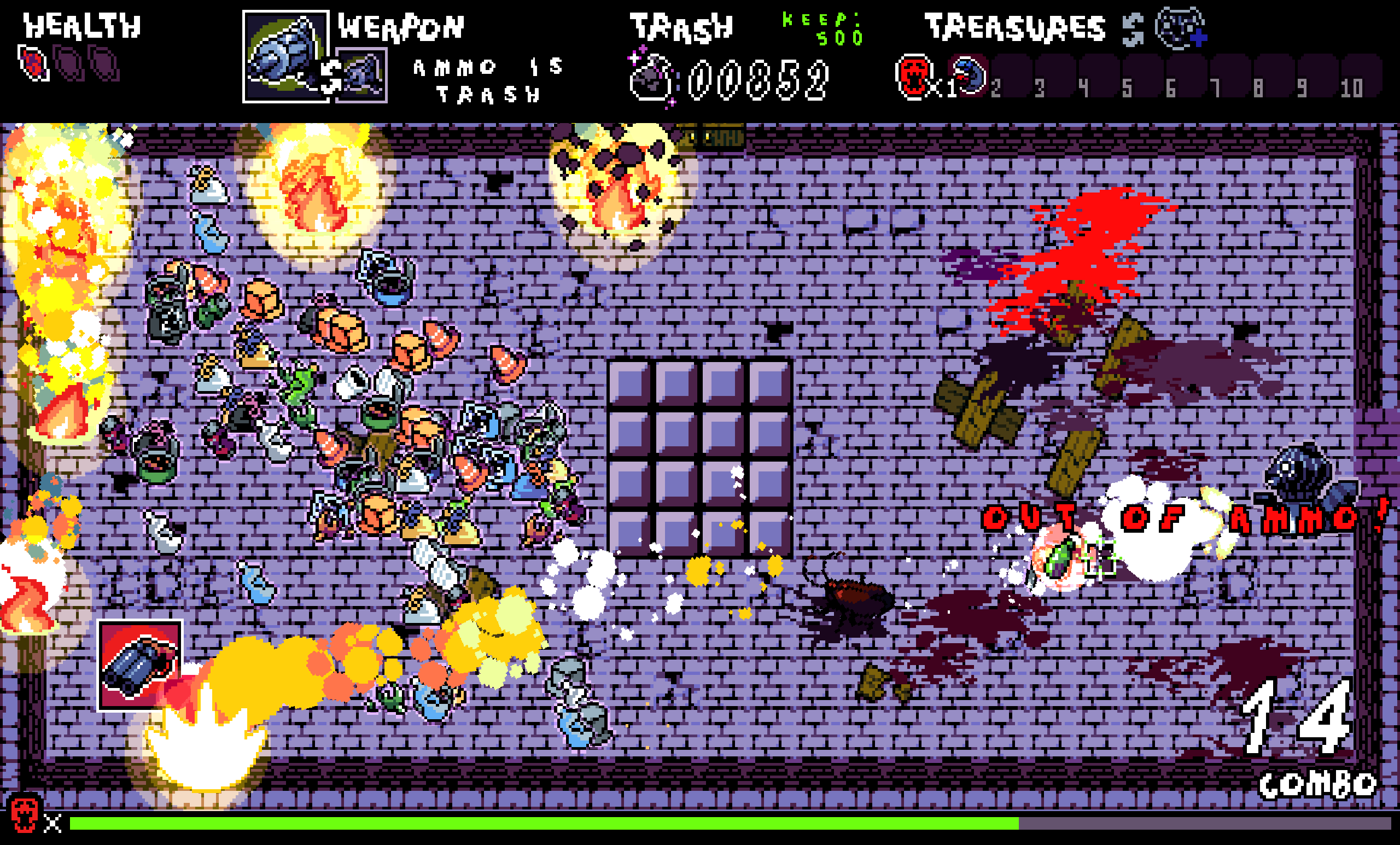1400x845 pixels.
Task: Click the weapon swap arrows
Action: pos(331,75)
